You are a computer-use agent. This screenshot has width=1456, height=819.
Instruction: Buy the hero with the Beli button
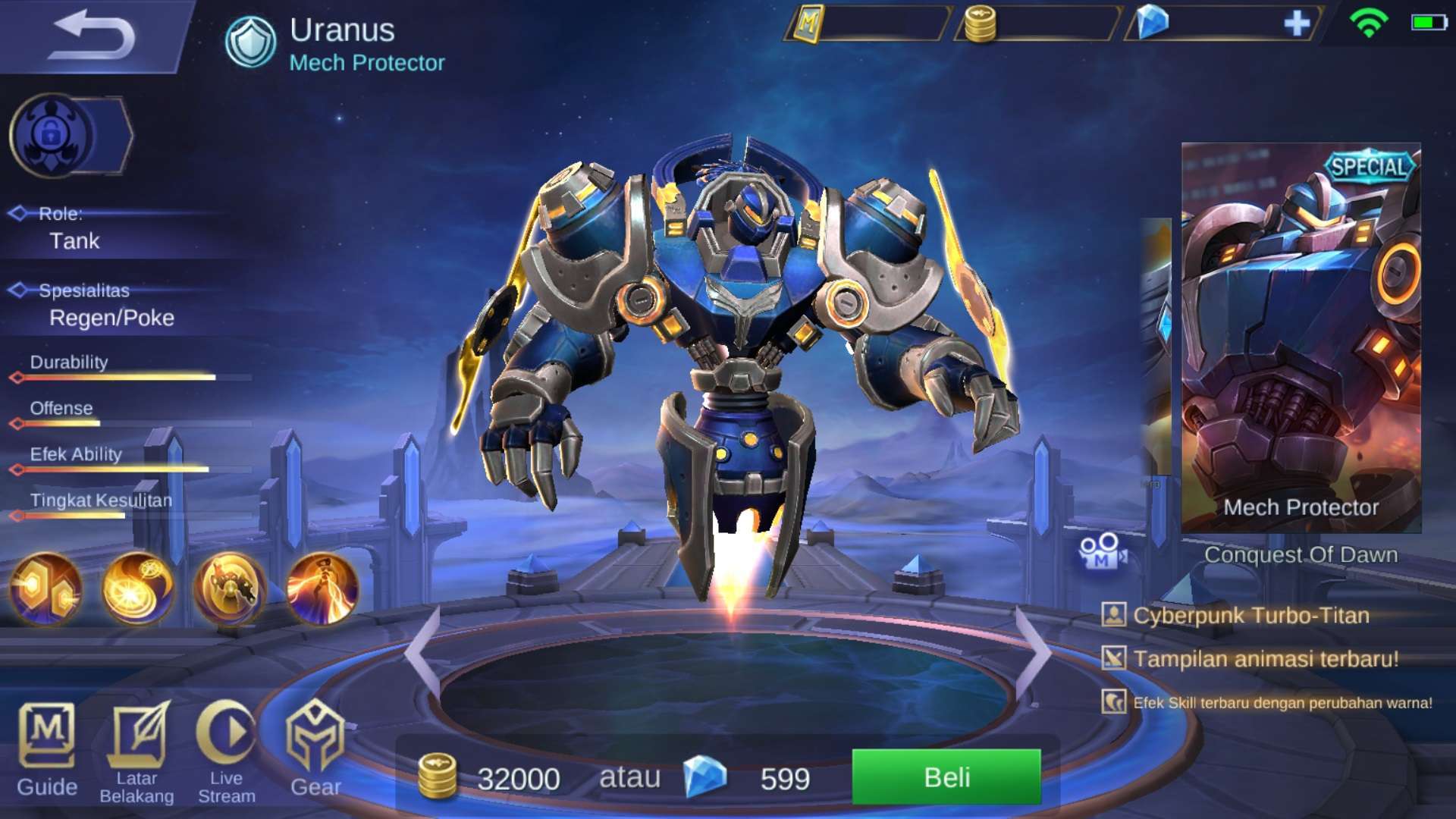(x=946, y=777)
